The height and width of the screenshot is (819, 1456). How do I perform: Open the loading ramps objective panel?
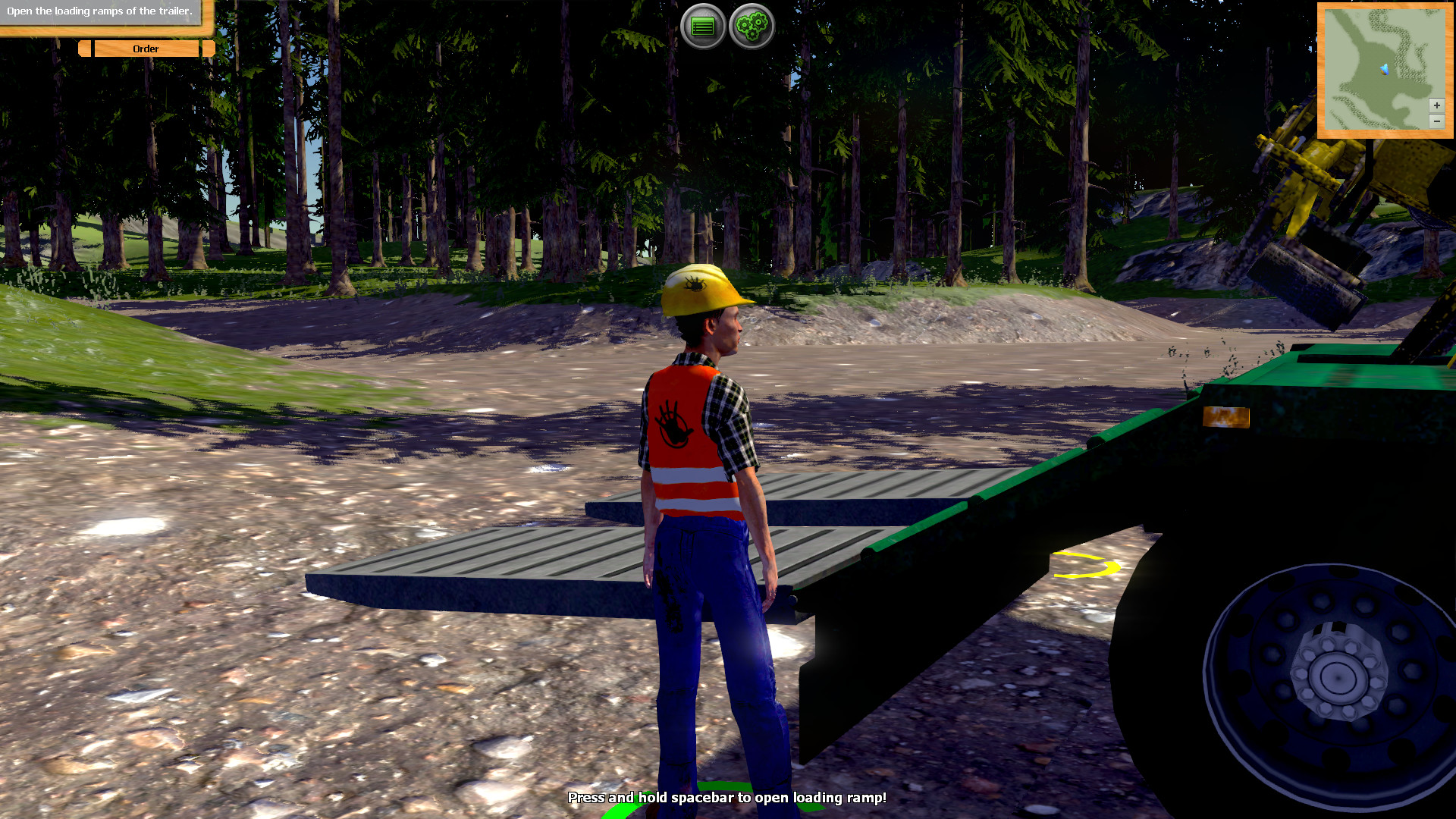pyautogui.click(x=99, y=12)
